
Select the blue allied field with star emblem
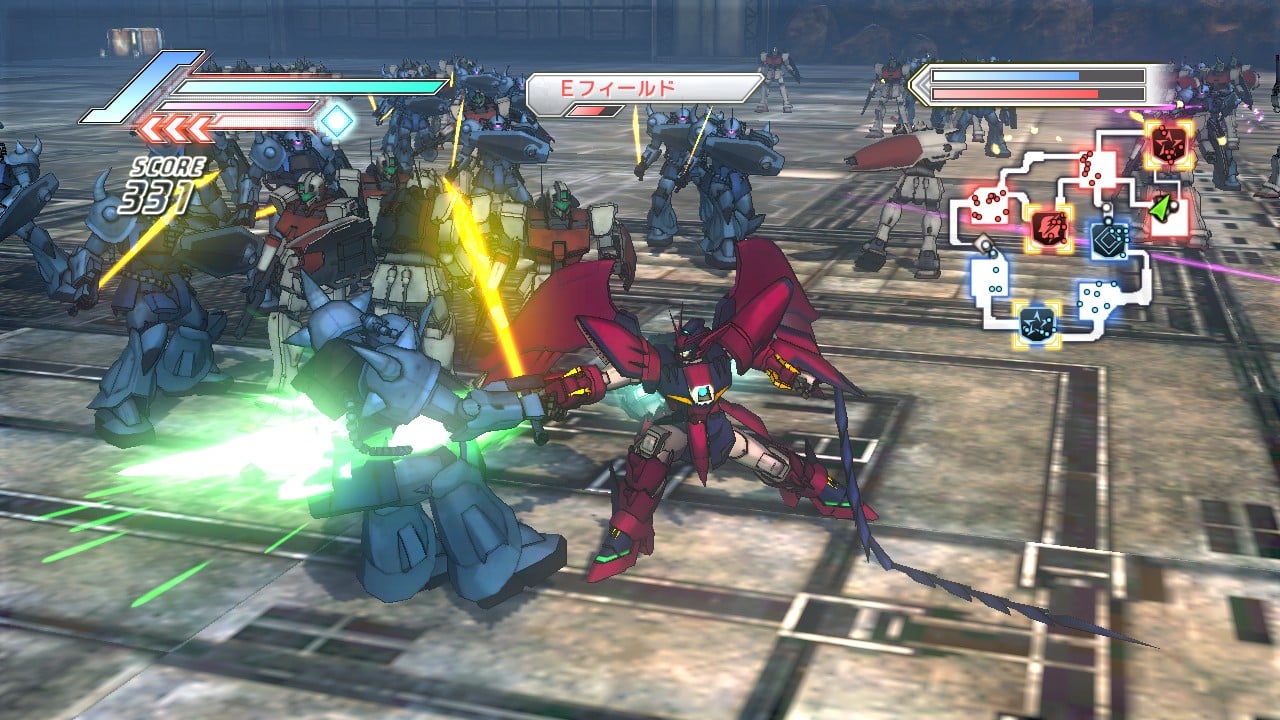pyautogui.click(x=1035, y=323)
